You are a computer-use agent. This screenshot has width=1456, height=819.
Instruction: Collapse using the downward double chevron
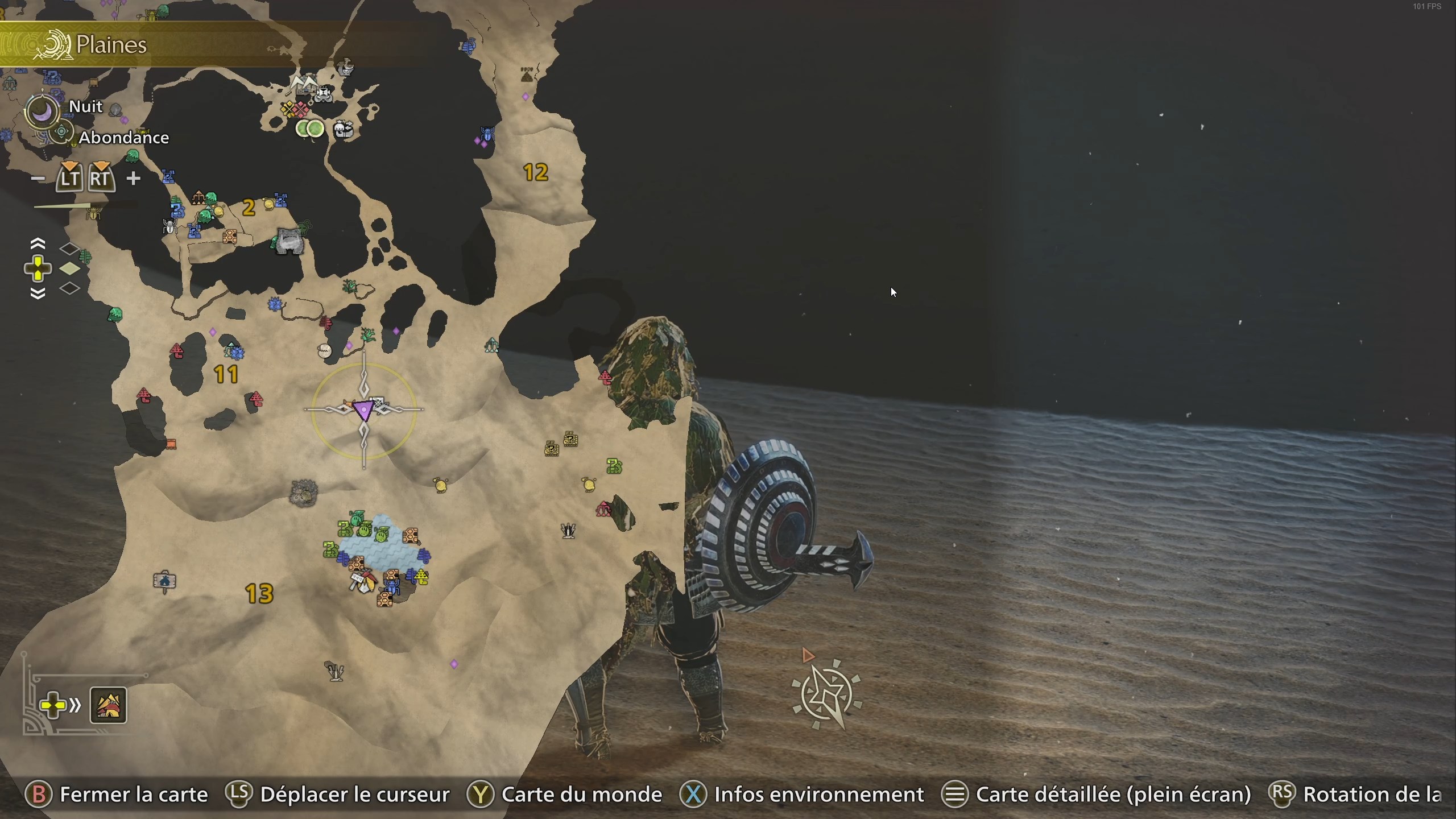point(38,293)
